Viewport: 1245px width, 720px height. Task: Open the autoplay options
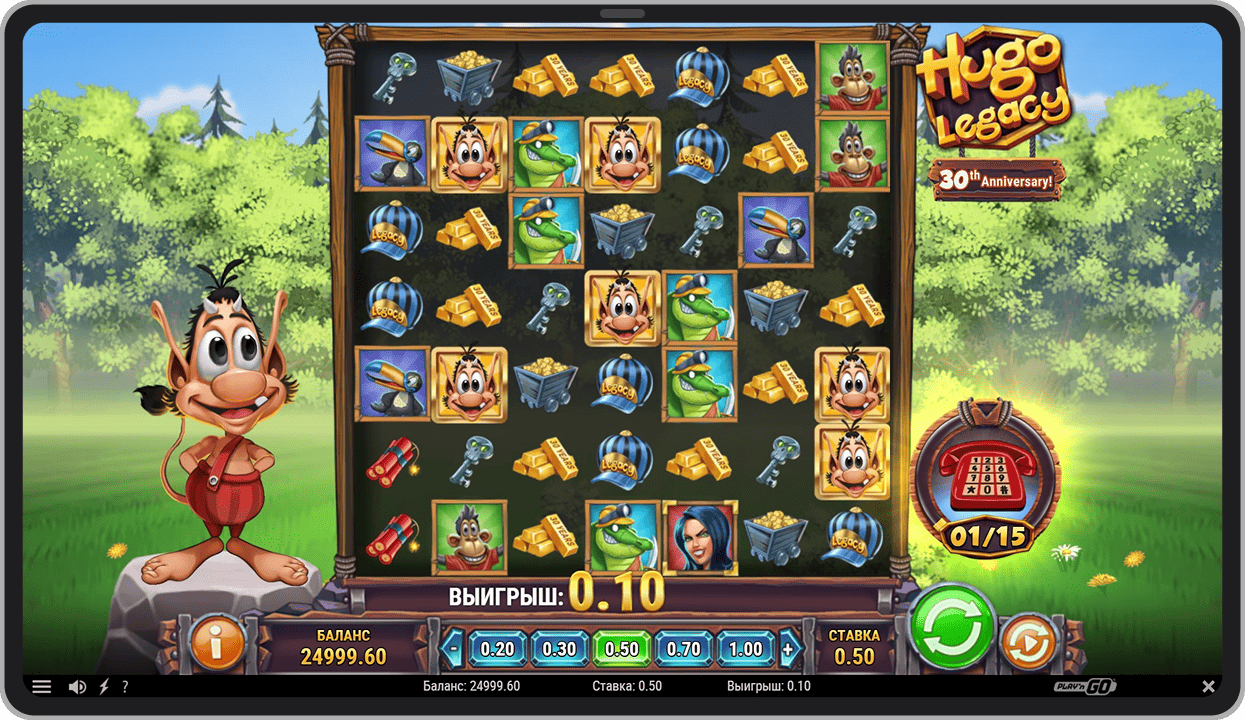(x=1027, y=643)
